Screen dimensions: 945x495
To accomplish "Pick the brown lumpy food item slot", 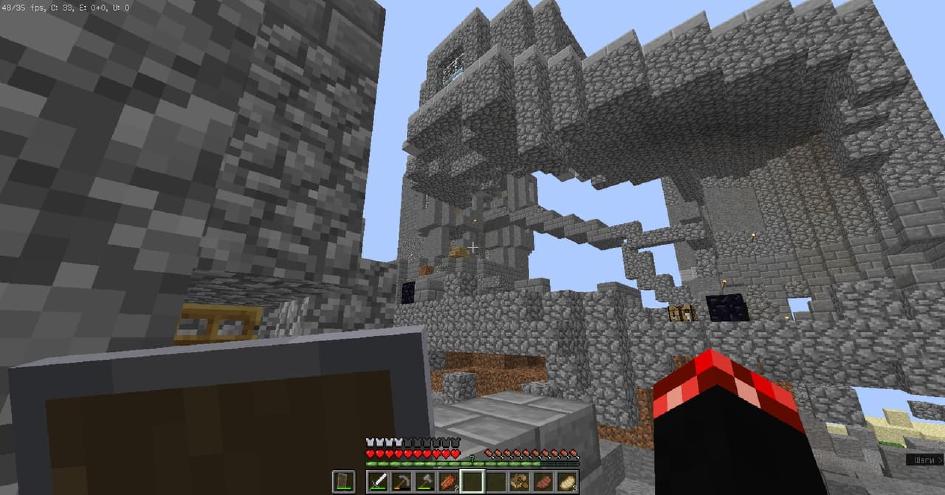I will (x=519, y=482).
